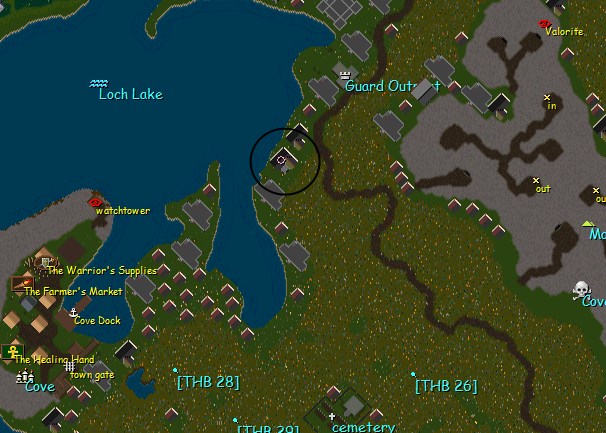Select the skull marker on the map

(x=580, y=289)
